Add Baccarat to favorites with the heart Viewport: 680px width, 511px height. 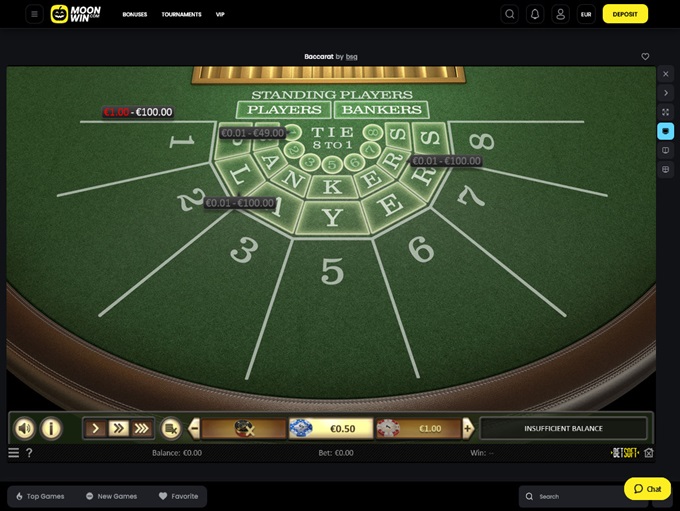(645, 57)
